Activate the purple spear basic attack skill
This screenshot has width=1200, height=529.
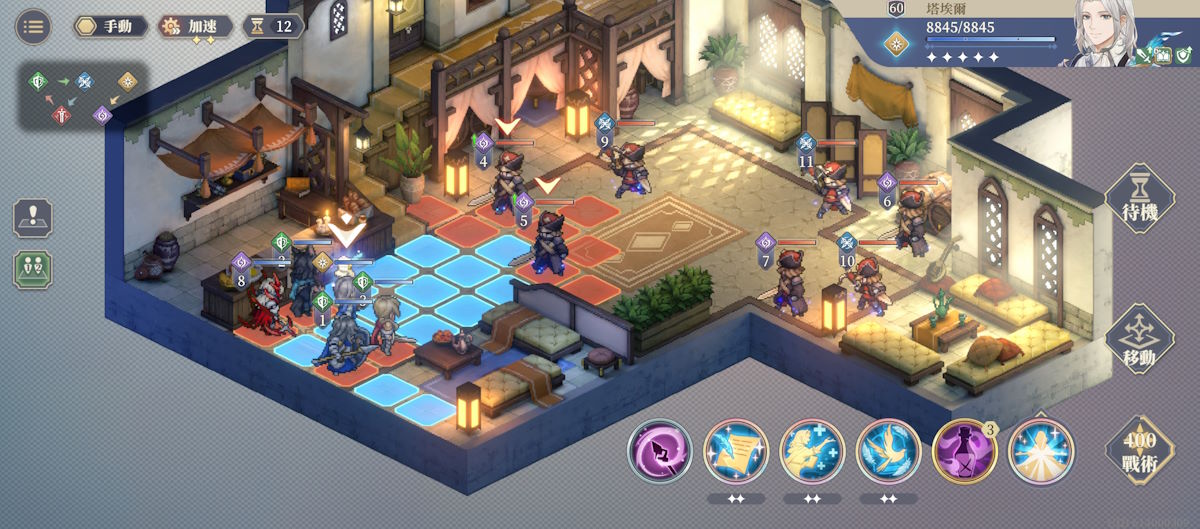point(660,451)
